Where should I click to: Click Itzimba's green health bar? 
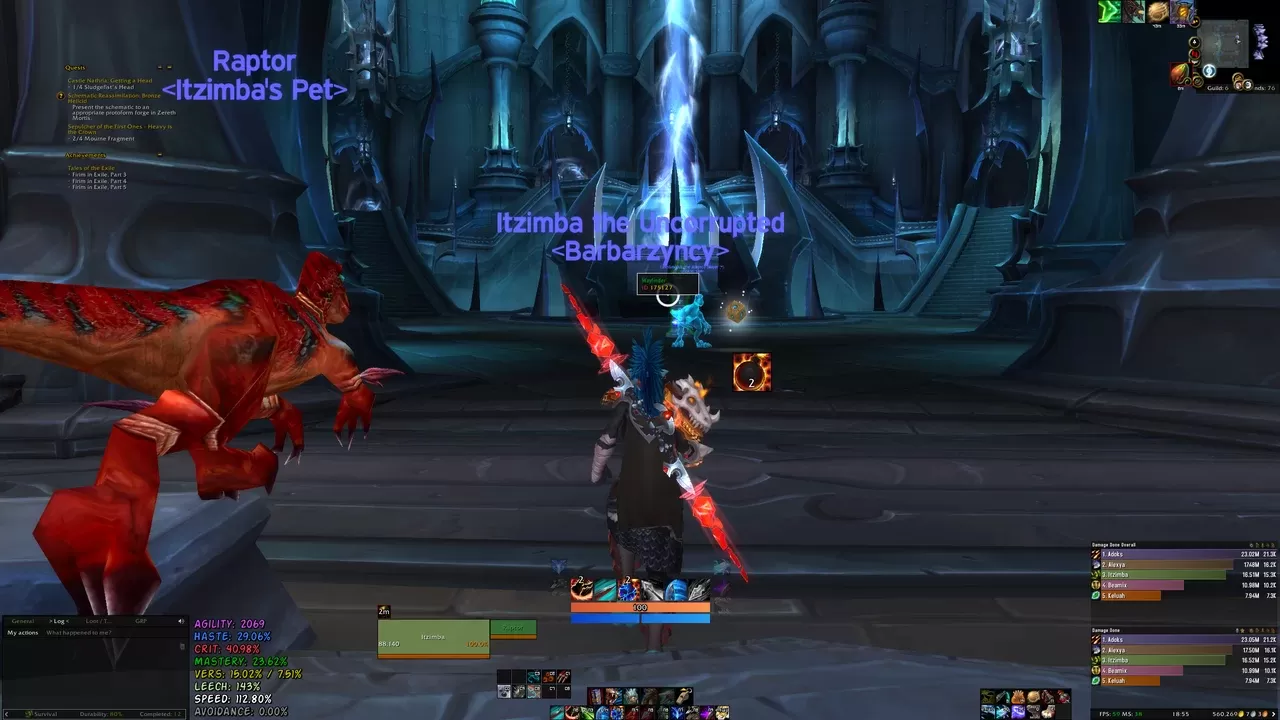435,638
